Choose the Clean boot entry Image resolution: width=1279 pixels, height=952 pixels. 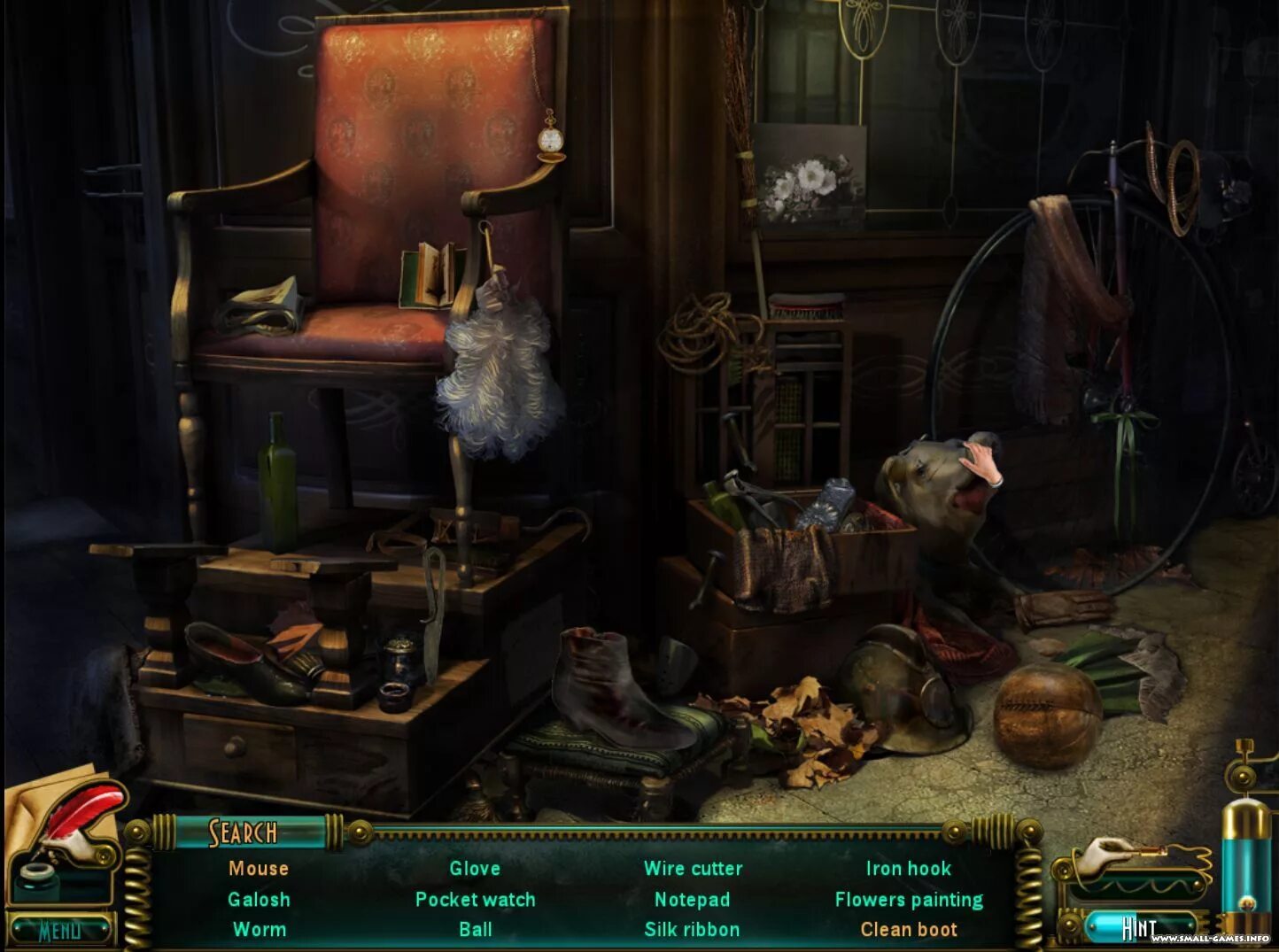tap(909, 930)
